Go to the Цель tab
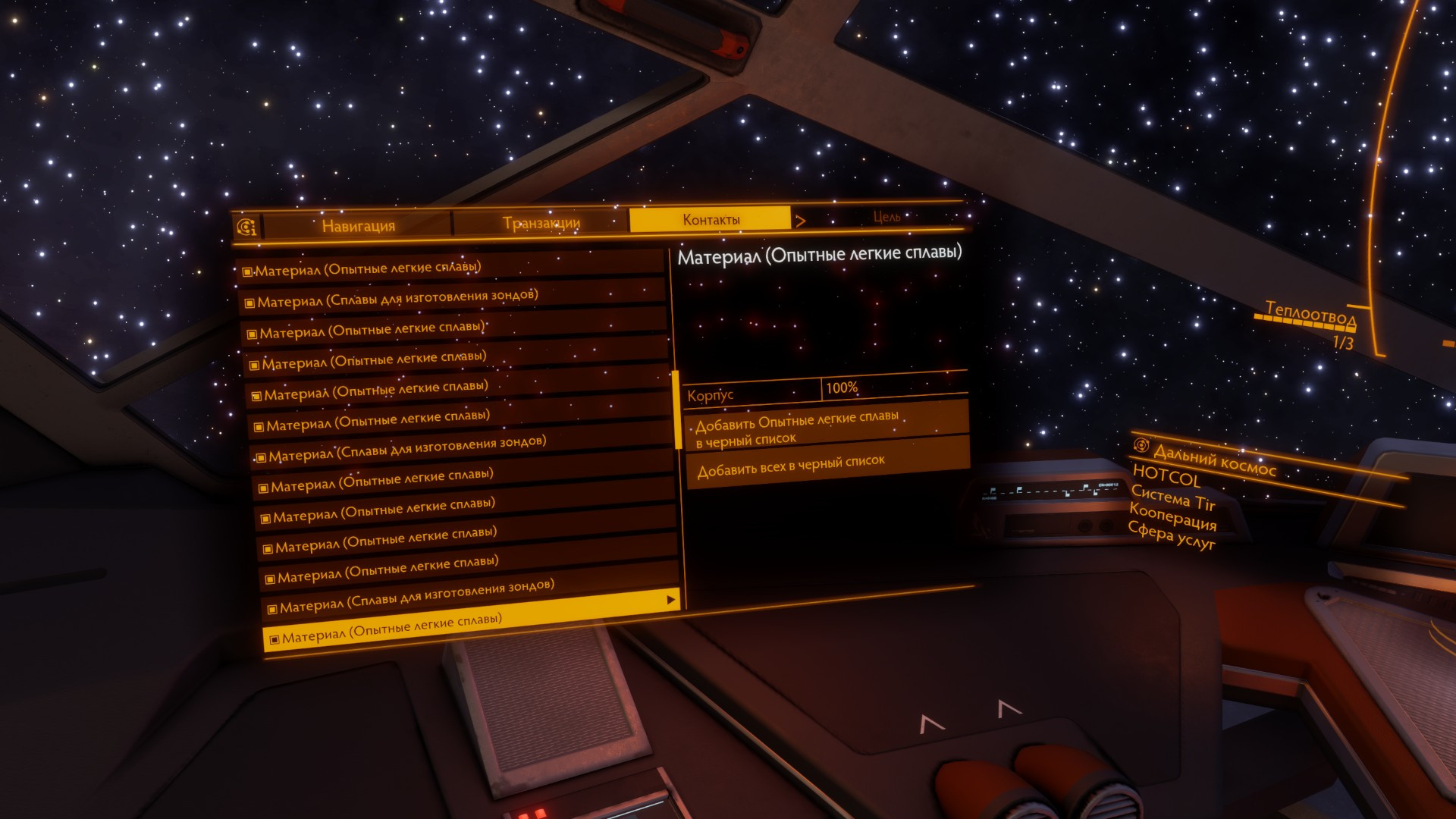The height and width of the screenshot is (819, 1456). coord(886,217)
